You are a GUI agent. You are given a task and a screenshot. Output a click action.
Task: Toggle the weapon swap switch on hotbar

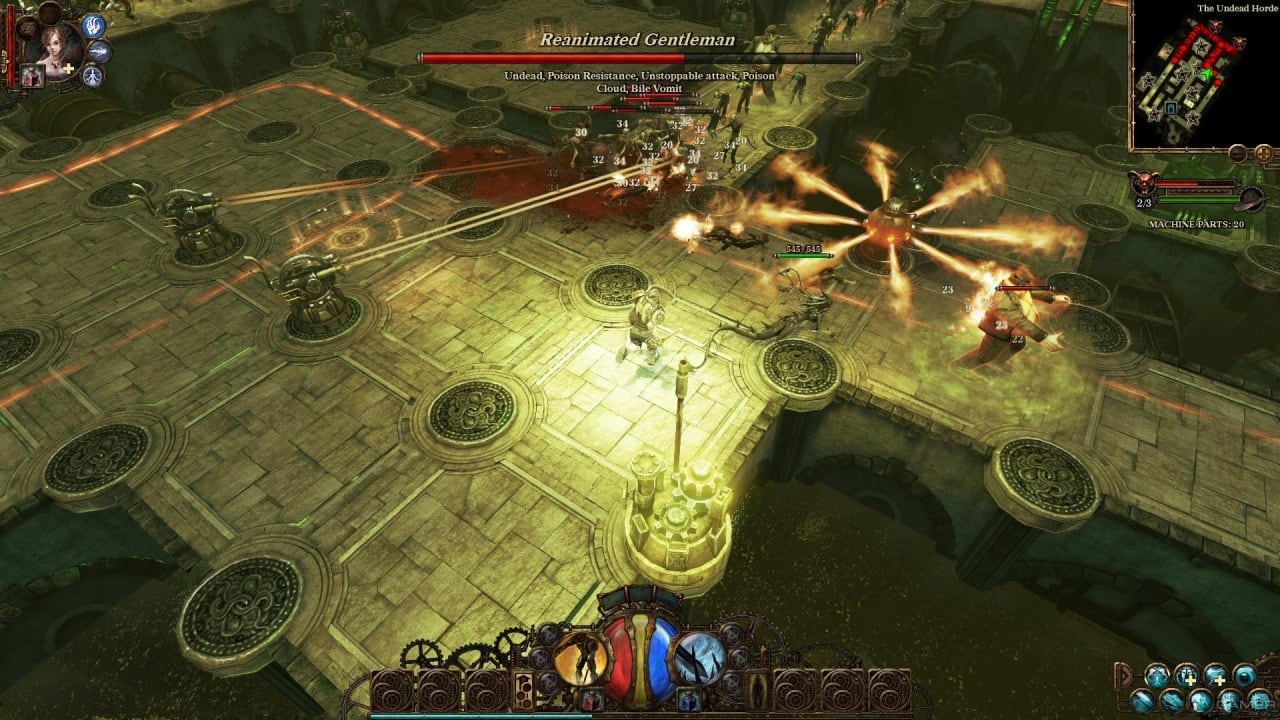[x=523, y=689]
